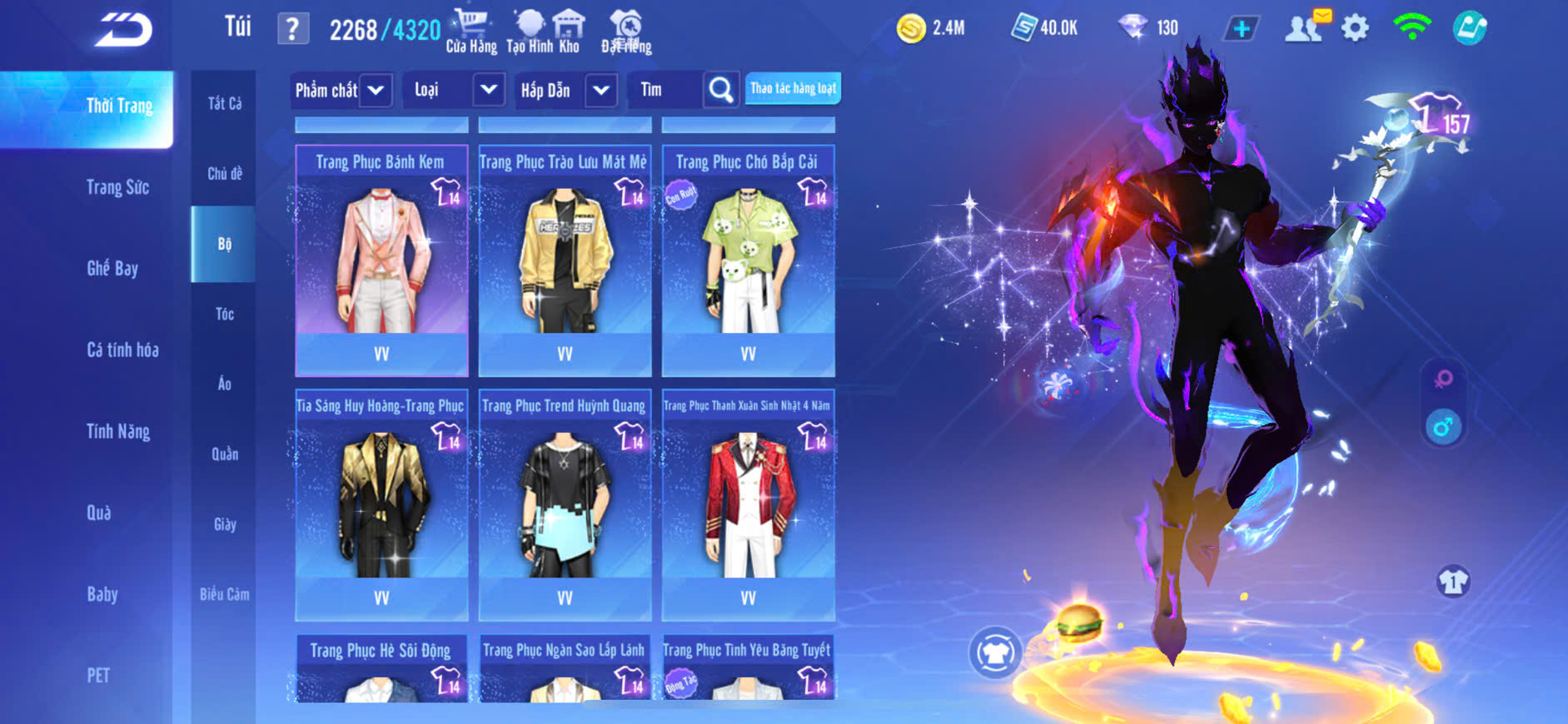Viewport: 1568px width, 724px height.
Task: Open the gear settings icon
Action: pos(1355,28)
